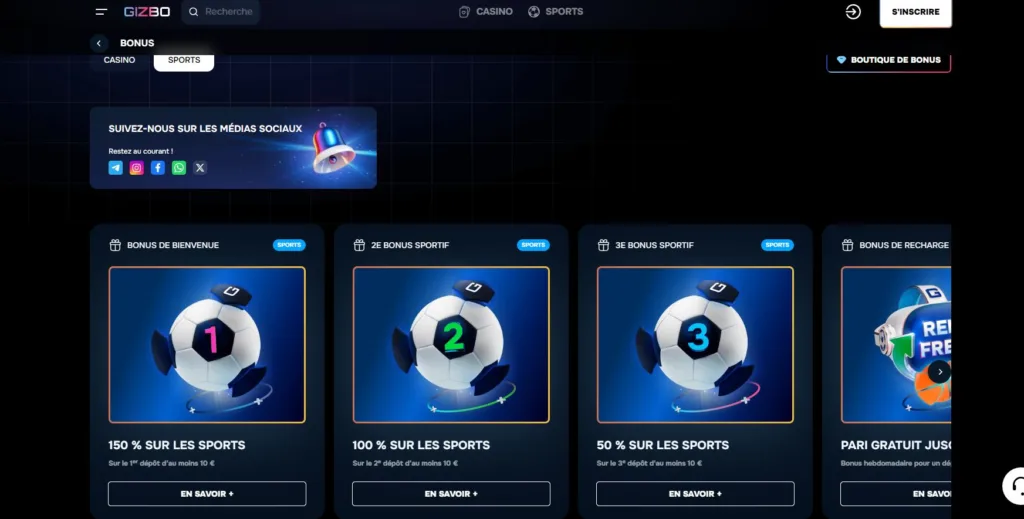
Task: Switch to the Casino bonus tab
Action: (120, 60)
